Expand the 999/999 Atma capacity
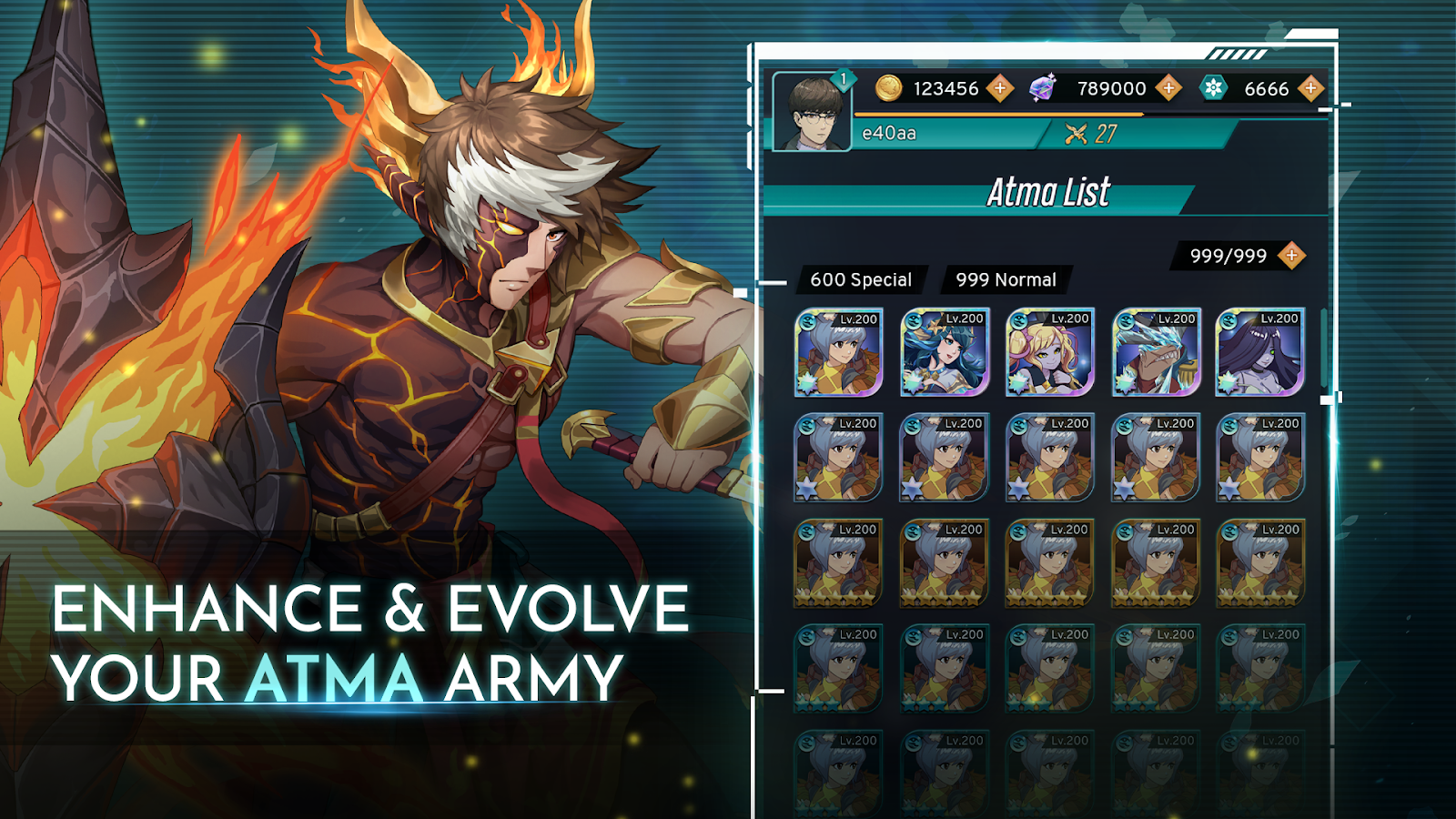Screen dimensions: 1456x819 pyautogui.click(x=1291, y=256)
